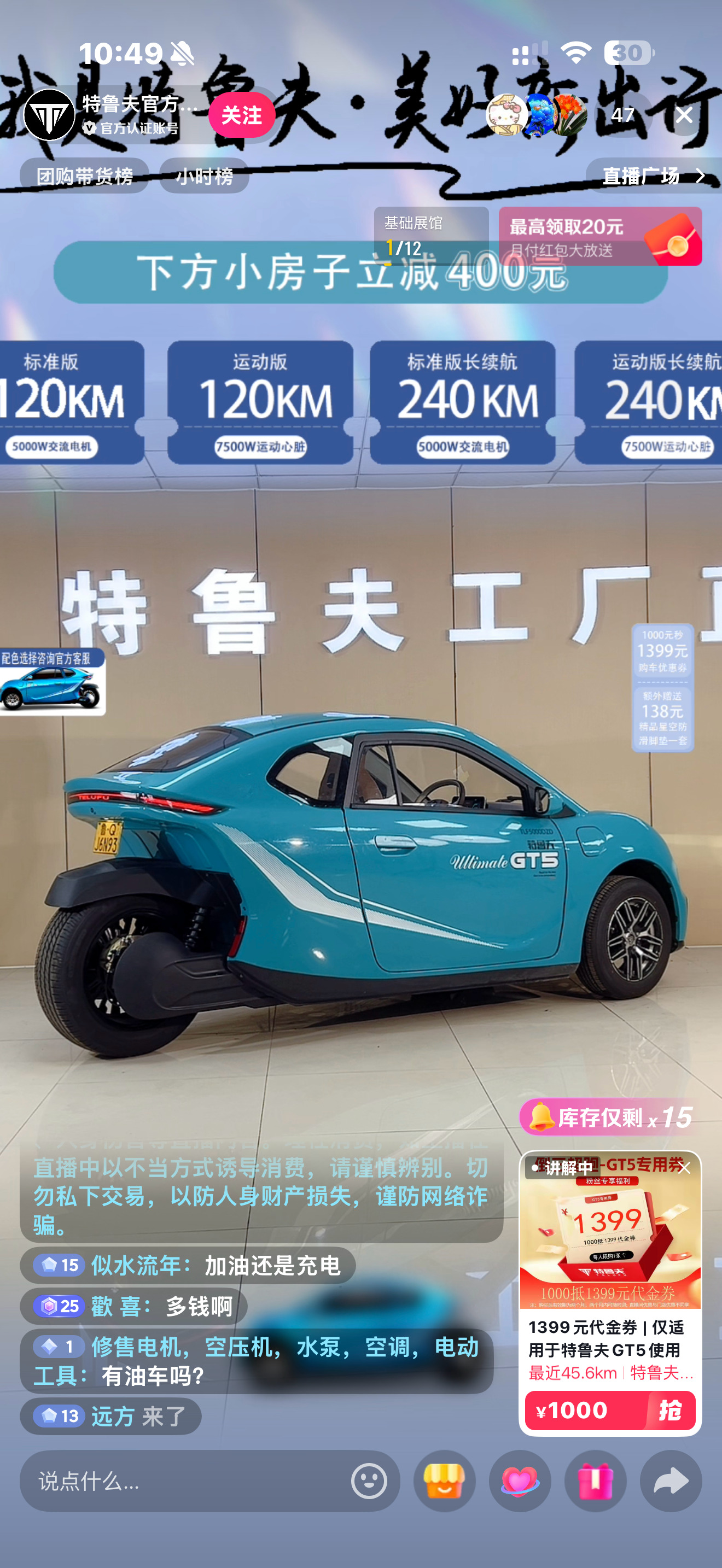722x1568 pixels.
Task: Open the 特鲁夫官方 streamer avatar
Action: click(x=50, y=114)
